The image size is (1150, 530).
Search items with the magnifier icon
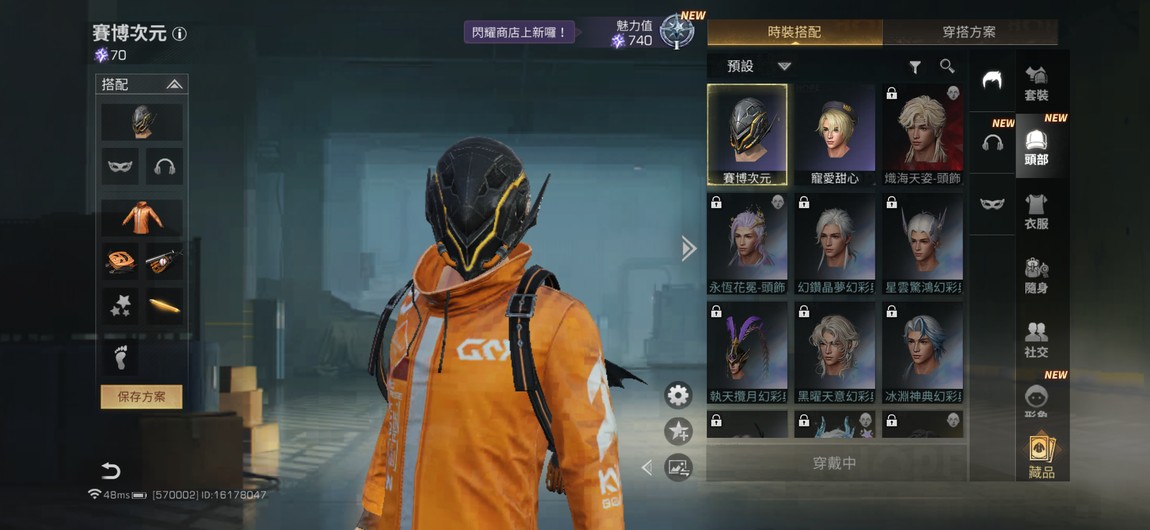coord(947,66)
